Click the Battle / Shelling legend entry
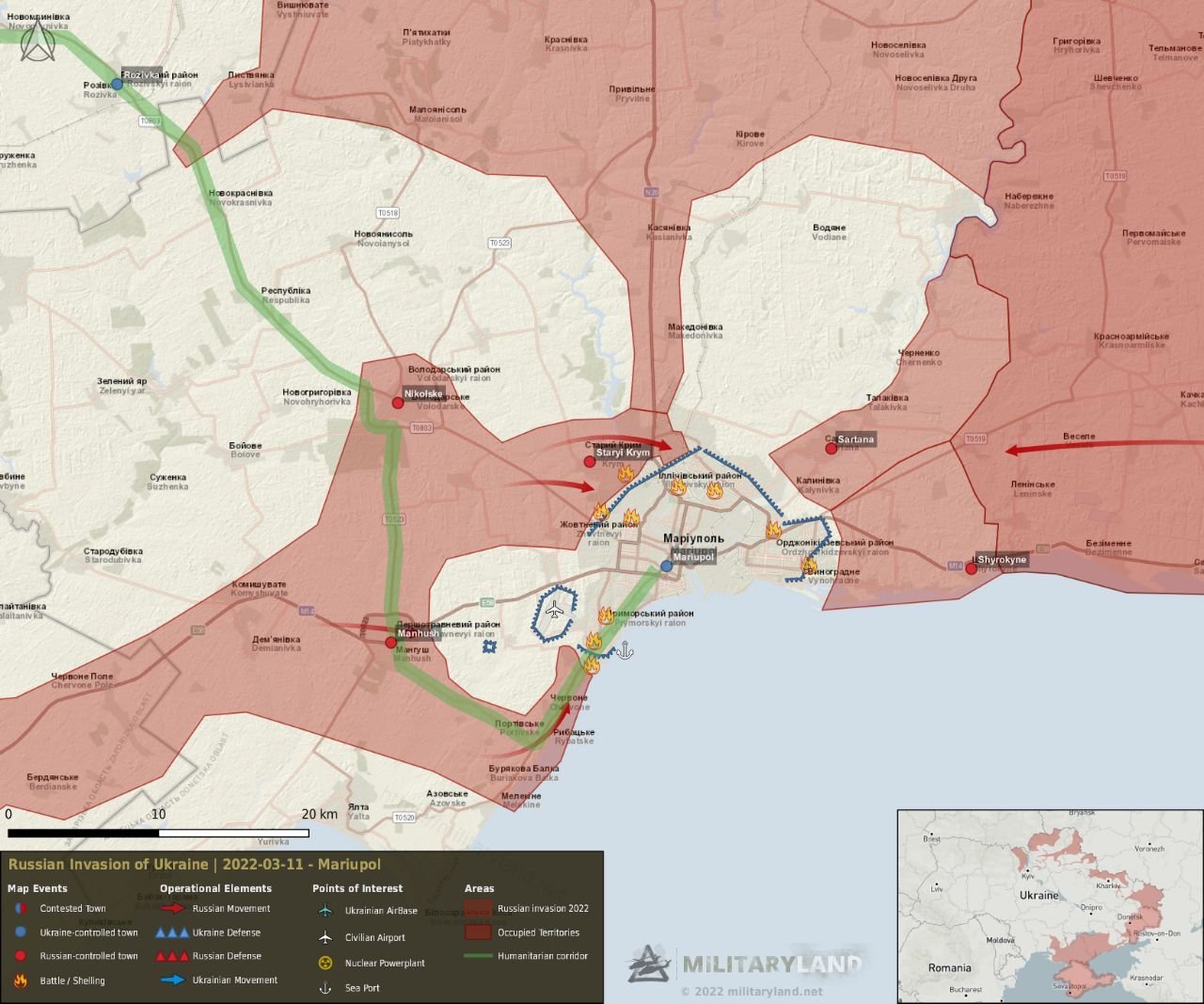 tap(72, 980)
